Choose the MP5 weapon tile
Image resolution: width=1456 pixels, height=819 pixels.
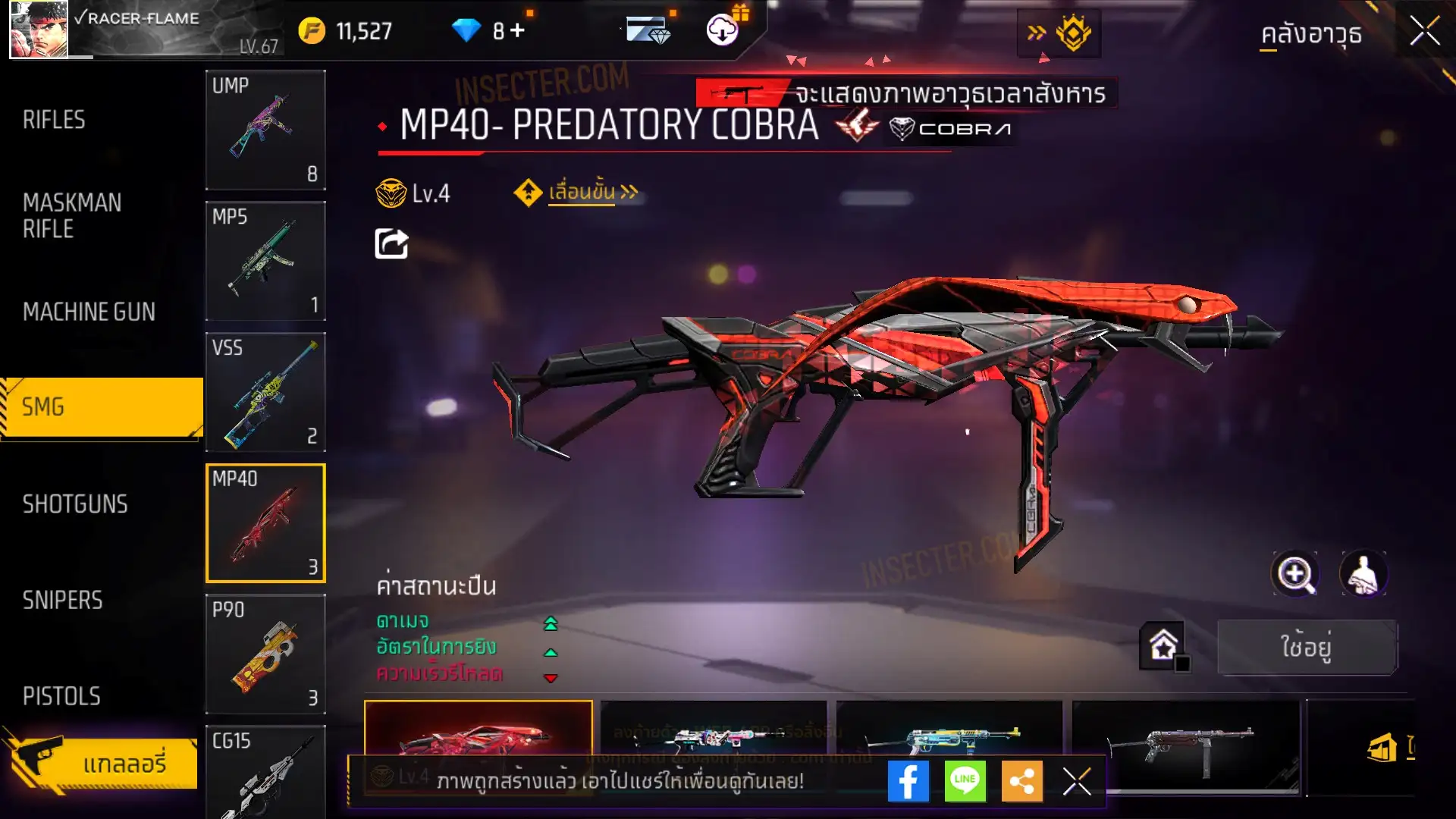click(x=265, y=260)
